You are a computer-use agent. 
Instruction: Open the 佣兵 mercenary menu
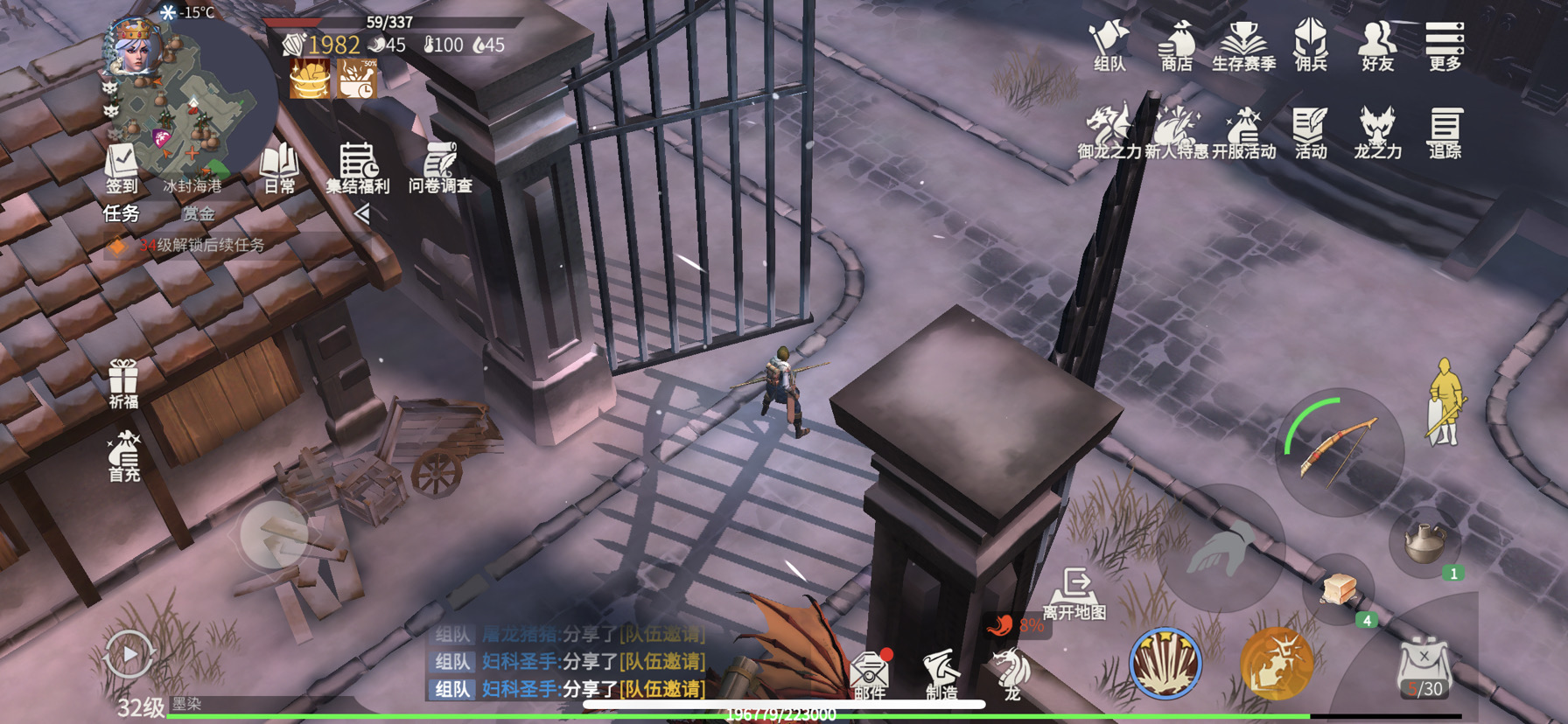pos(1311,45)
